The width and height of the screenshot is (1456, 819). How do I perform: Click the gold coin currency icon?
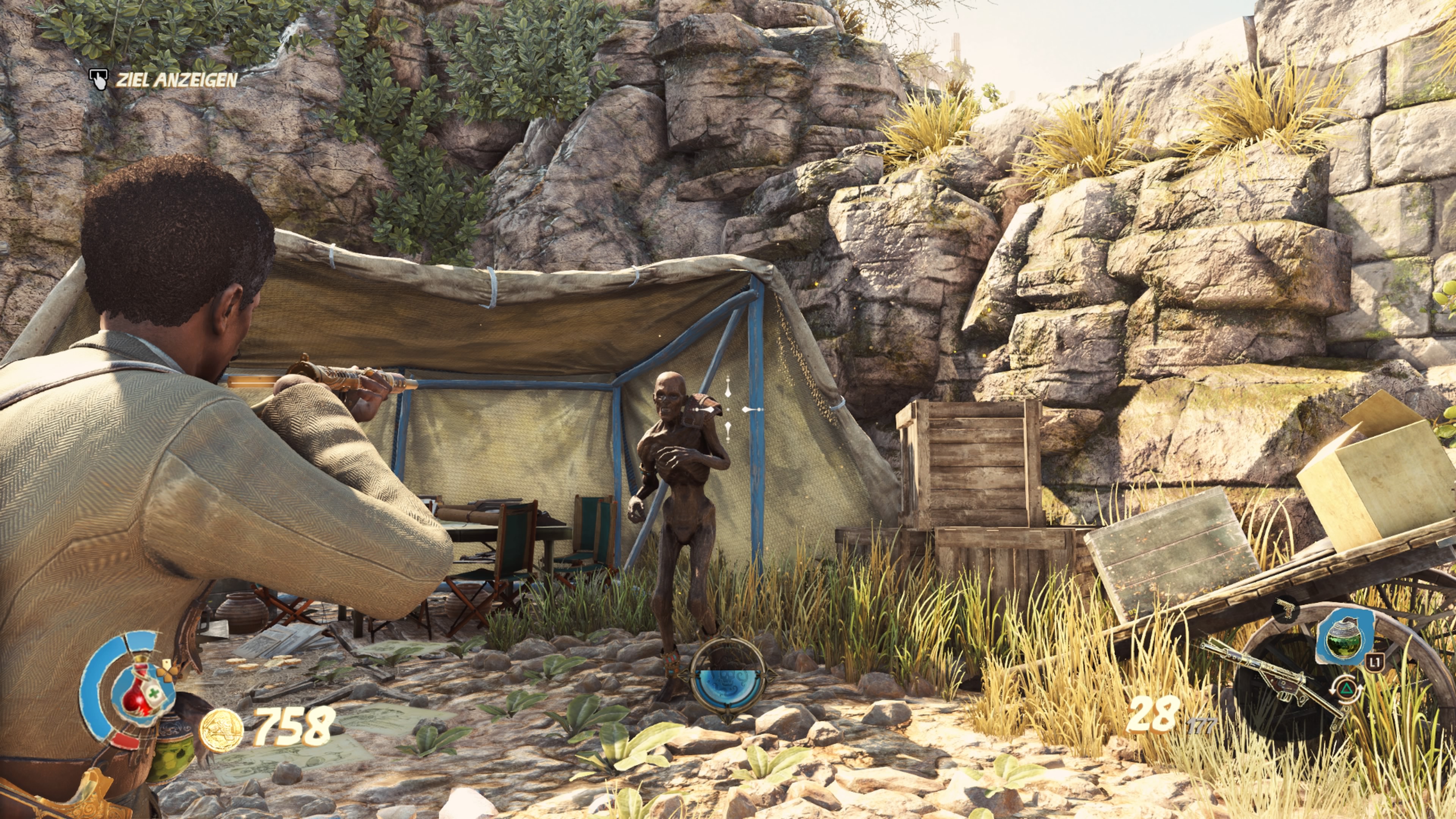pos(221,730)
